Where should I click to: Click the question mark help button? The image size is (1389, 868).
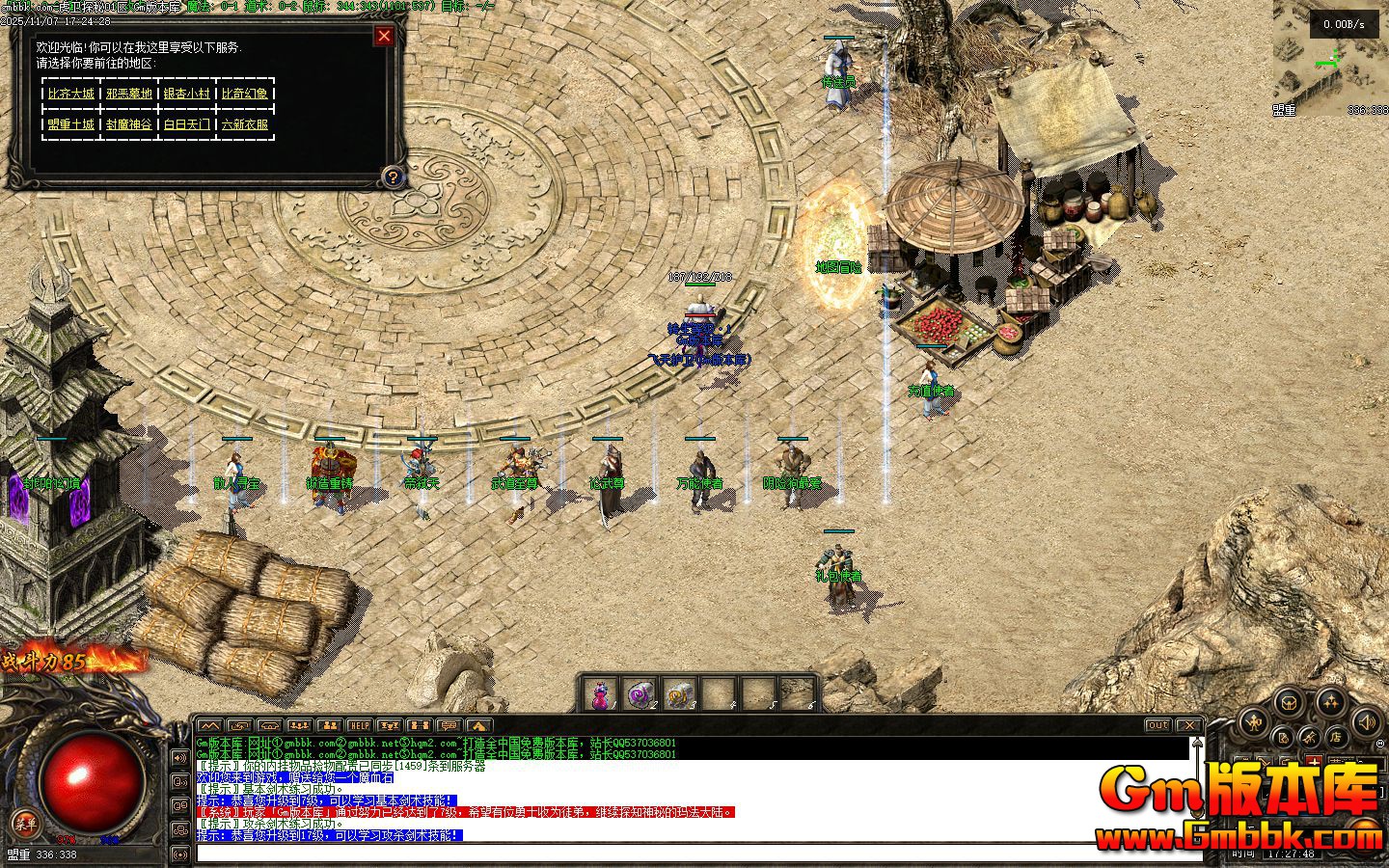(x=393, y=176)
